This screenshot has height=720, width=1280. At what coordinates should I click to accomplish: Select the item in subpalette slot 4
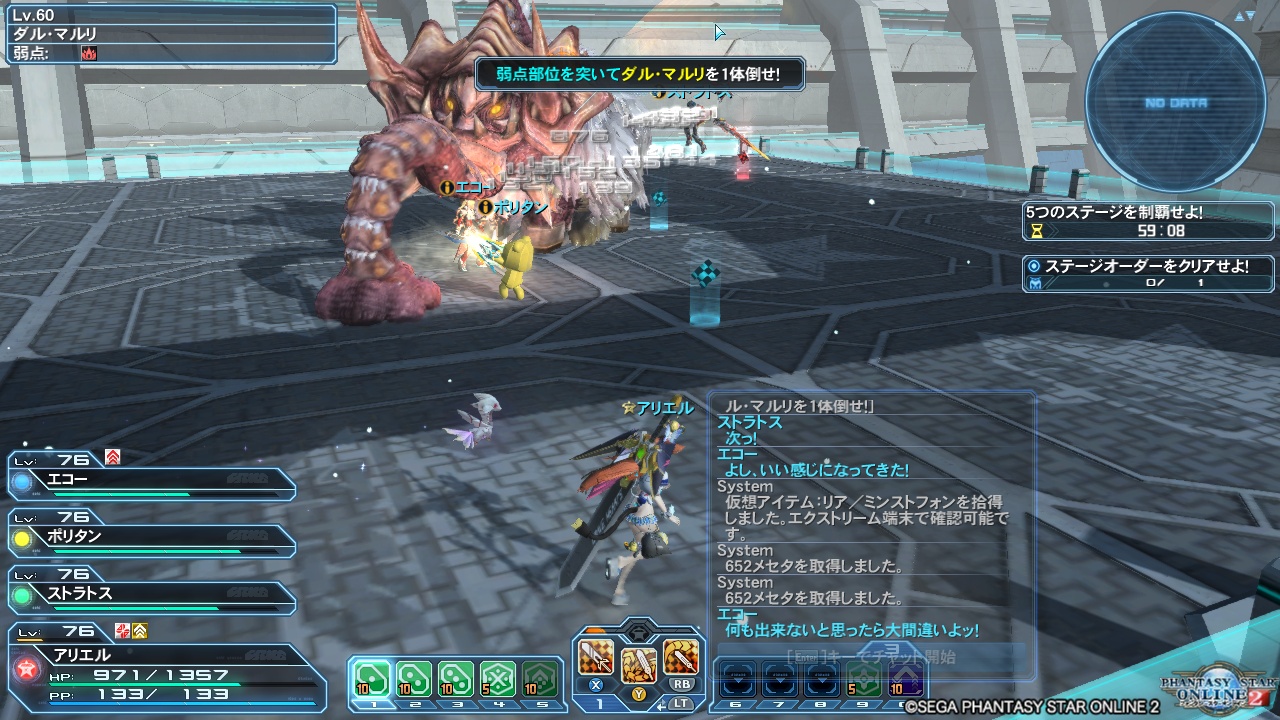point(499,679)
